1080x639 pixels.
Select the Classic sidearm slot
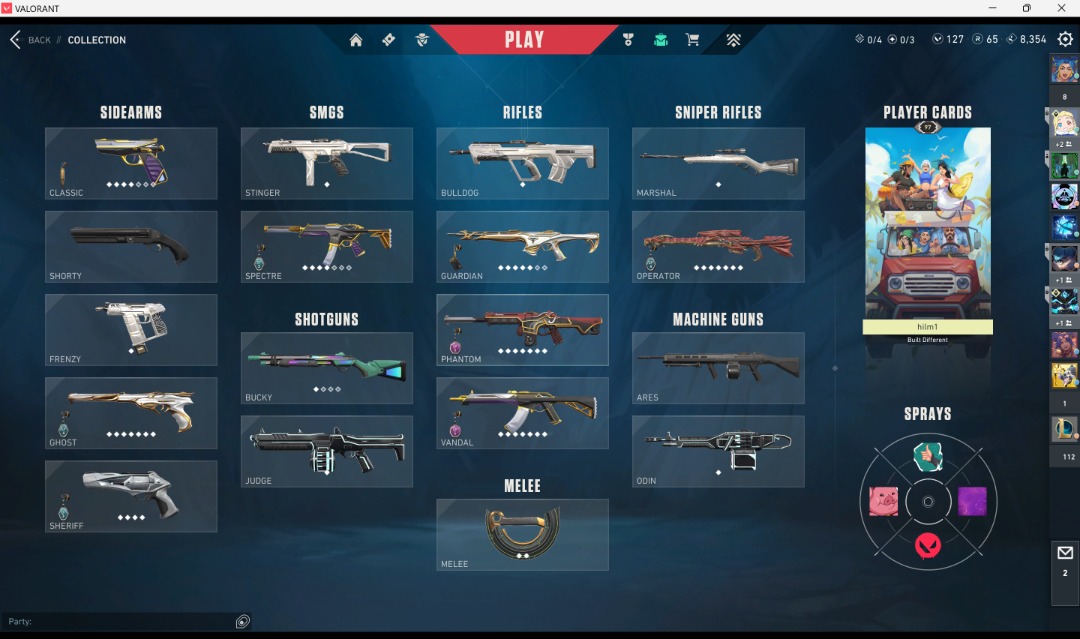(131, 163)
